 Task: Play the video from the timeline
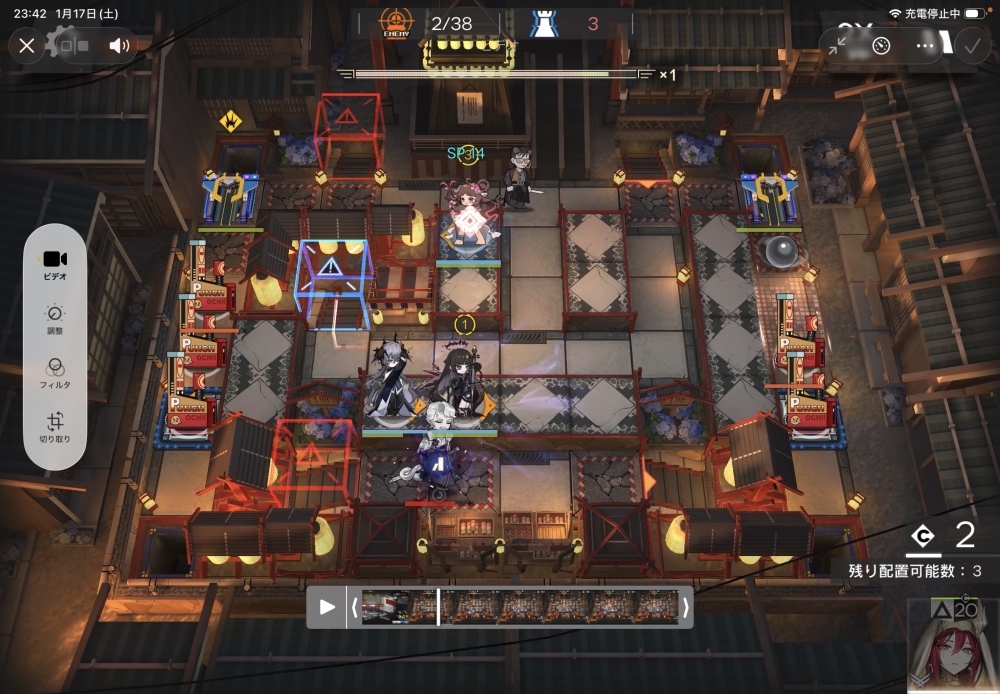coord(327,607)
